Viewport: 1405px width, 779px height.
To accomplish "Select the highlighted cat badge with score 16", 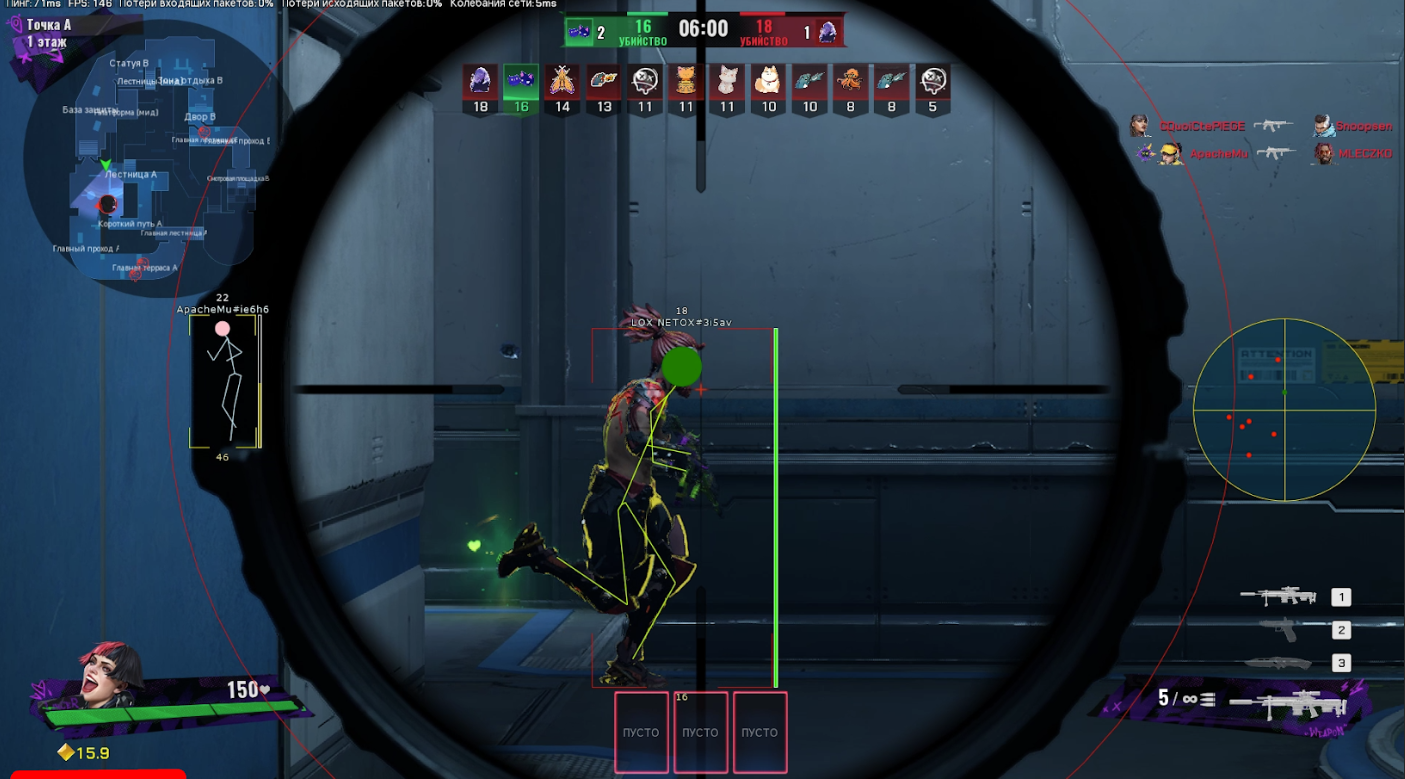I will pyautogui.click(x=520, y=85).
